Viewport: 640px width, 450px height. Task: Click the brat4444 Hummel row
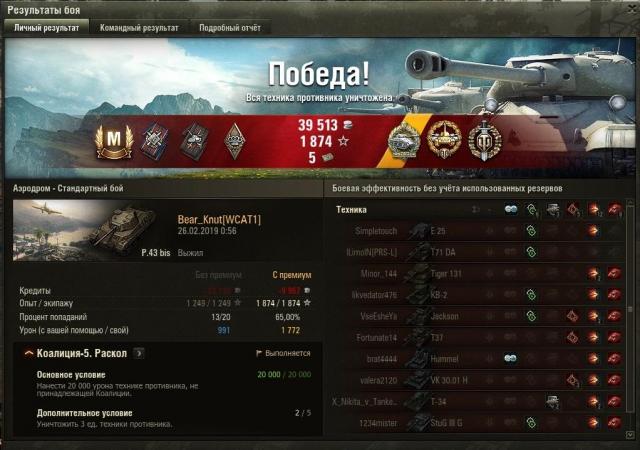pyautogui.click(x=478, y=358)
